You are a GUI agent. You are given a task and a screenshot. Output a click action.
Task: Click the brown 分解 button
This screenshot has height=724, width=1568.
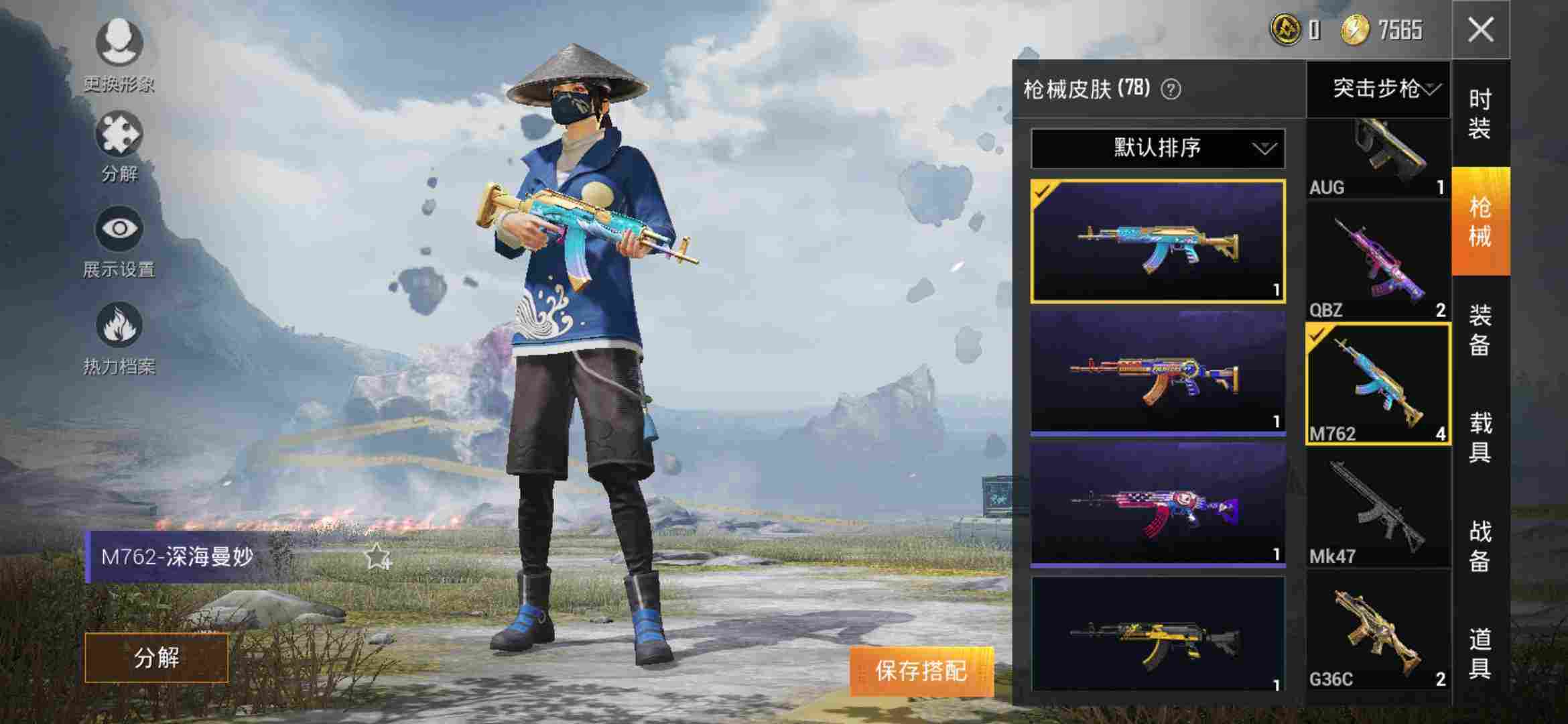coord(156,658)
